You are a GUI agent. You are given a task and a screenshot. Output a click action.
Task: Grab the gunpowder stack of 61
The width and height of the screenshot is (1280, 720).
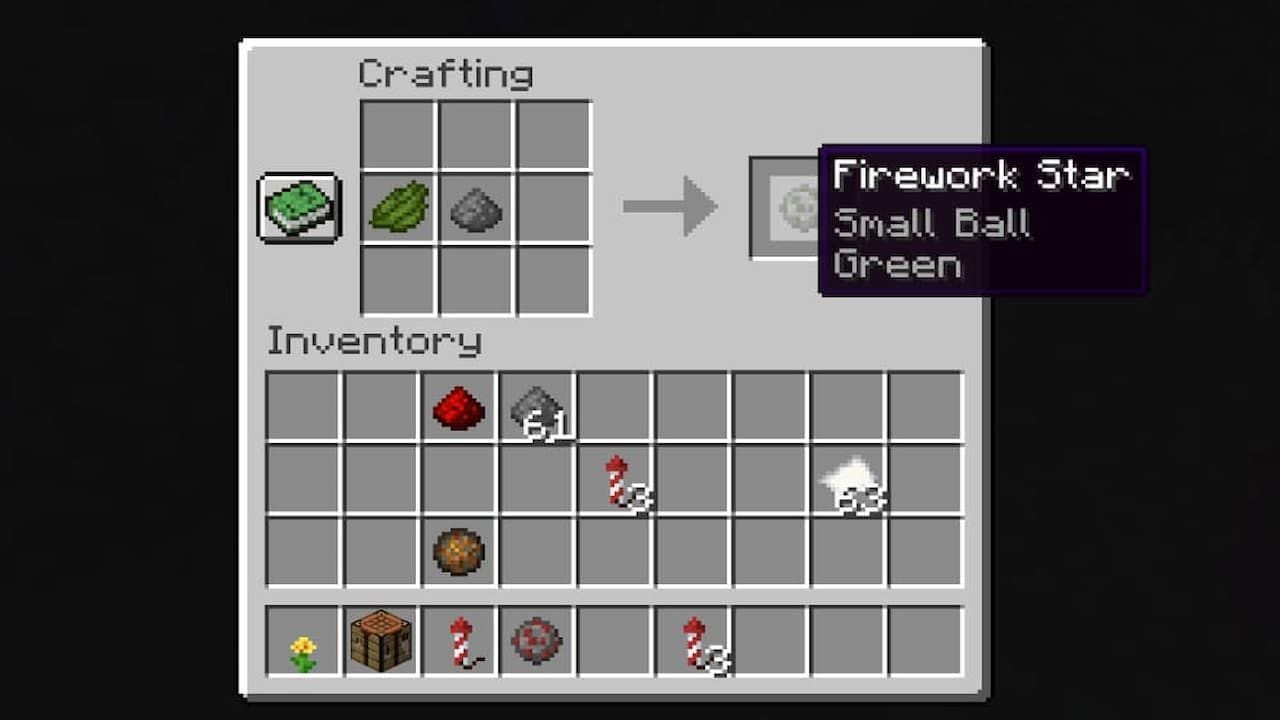tap(537, 406)
